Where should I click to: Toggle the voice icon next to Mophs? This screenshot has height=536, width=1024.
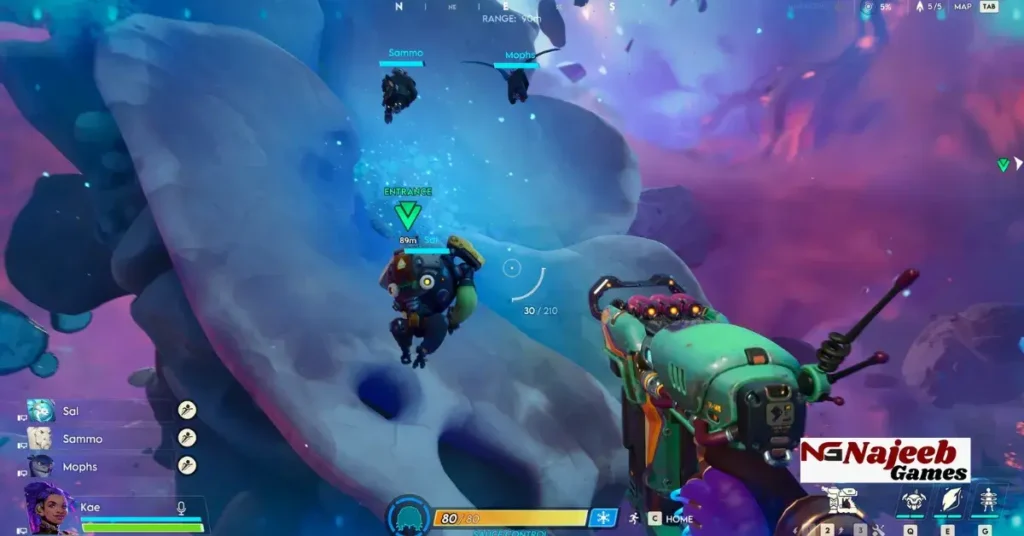coord(186,464)
